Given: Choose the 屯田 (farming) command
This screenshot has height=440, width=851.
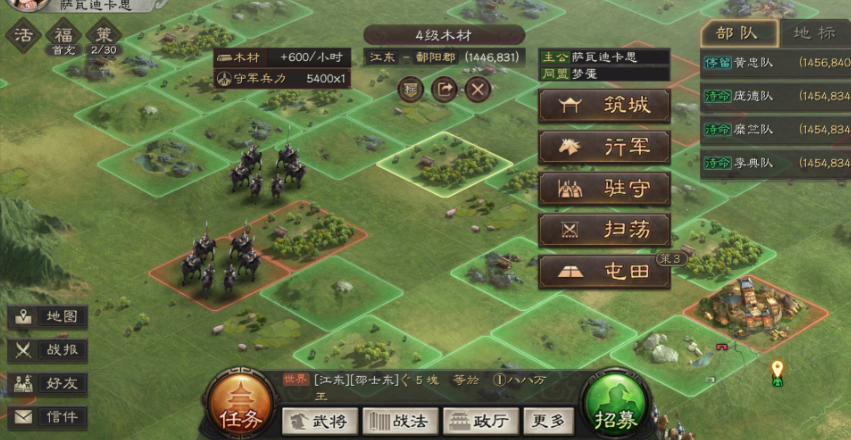Looking at the screenshot, I should tap(604, 272).
